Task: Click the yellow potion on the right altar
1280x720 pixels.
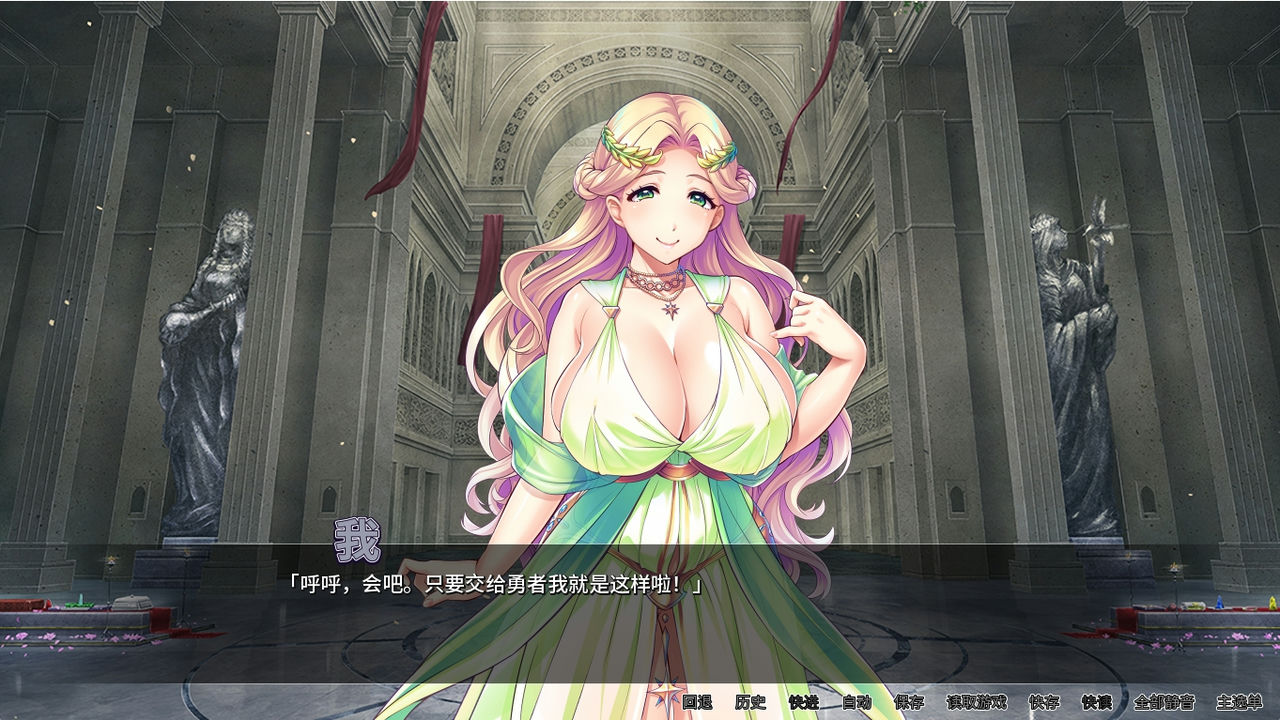Action: point(1272,600)
